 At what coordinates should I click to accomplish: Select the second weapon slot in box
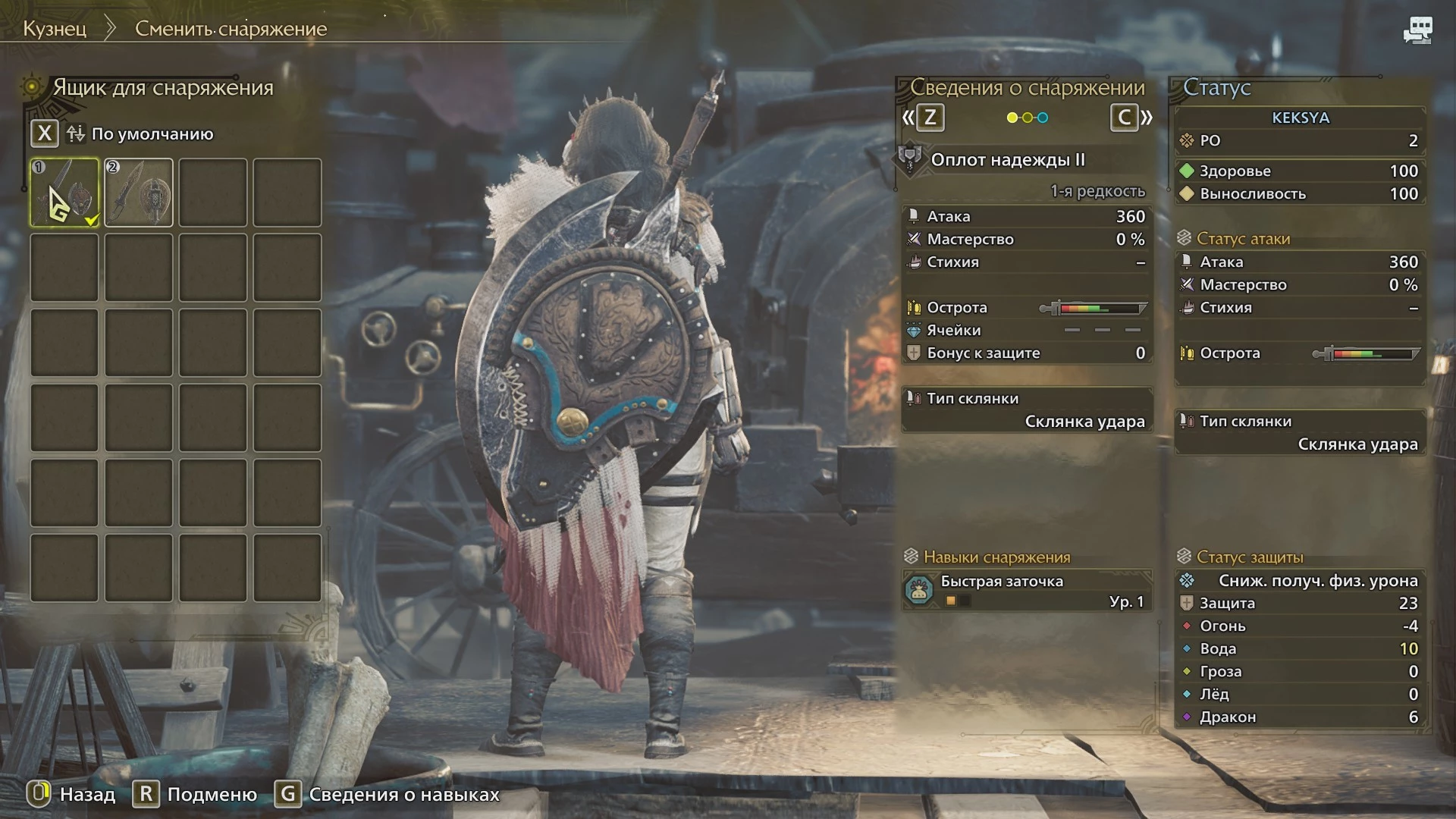(x=139, y=193)
